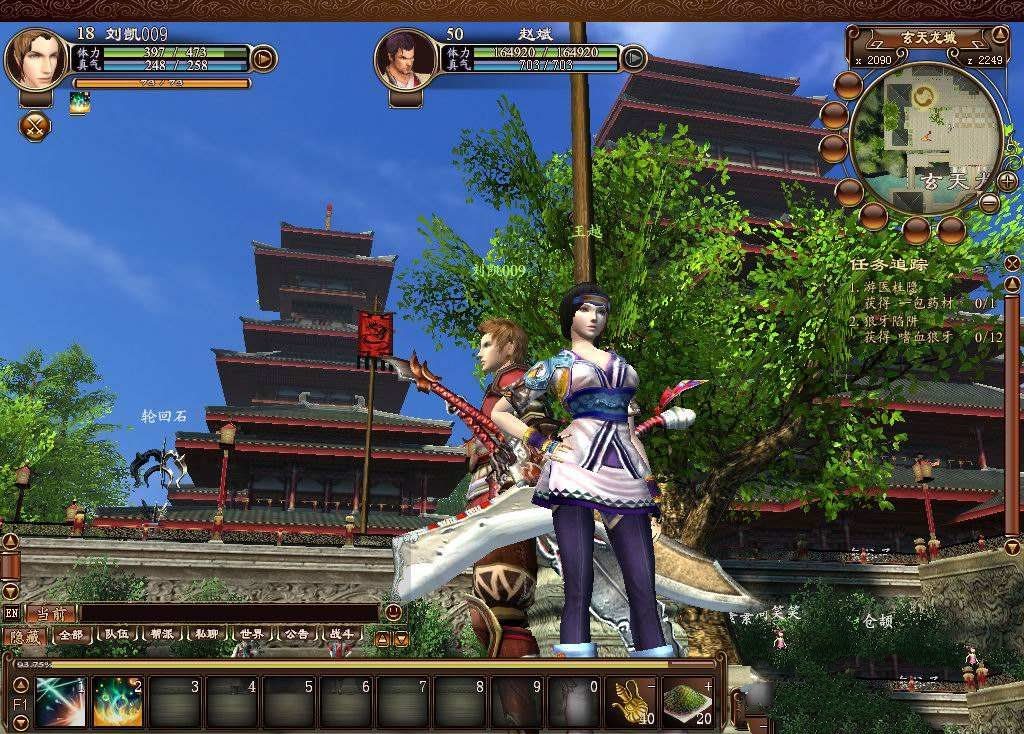
Task: Use the green herb tray item
Action: click(687, 701)
